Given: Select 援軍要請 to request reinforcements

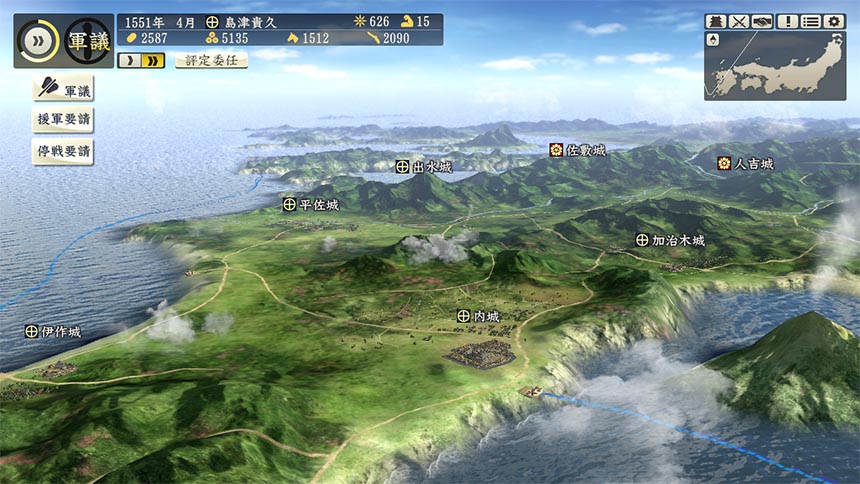Looking at the screenshot, I should [x=63, y=121].
